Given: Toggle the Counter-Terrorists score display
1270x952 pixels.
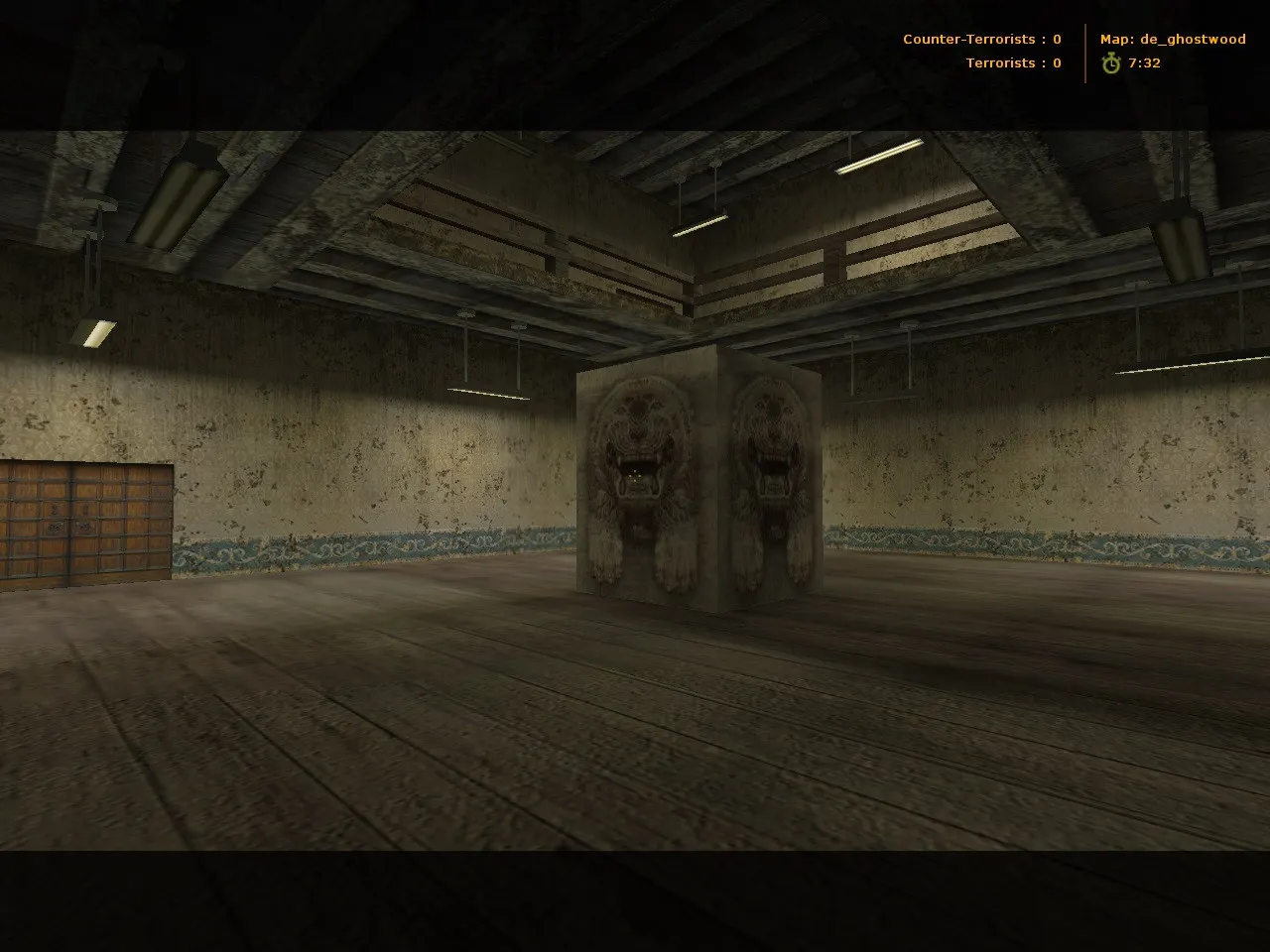Looking at the screenshot, I should tap(980, 39).
